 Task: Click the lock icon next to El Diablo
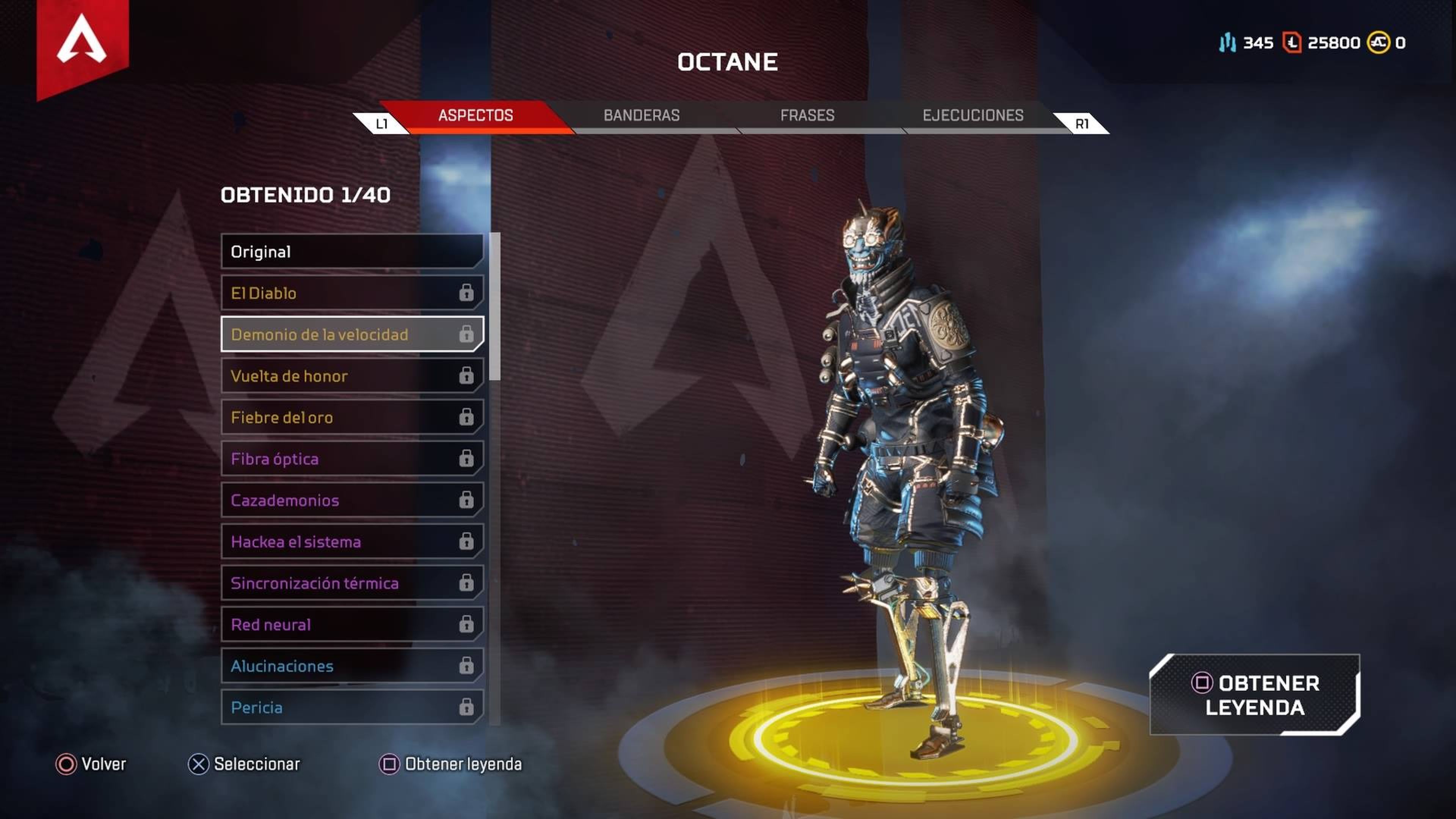466,293
